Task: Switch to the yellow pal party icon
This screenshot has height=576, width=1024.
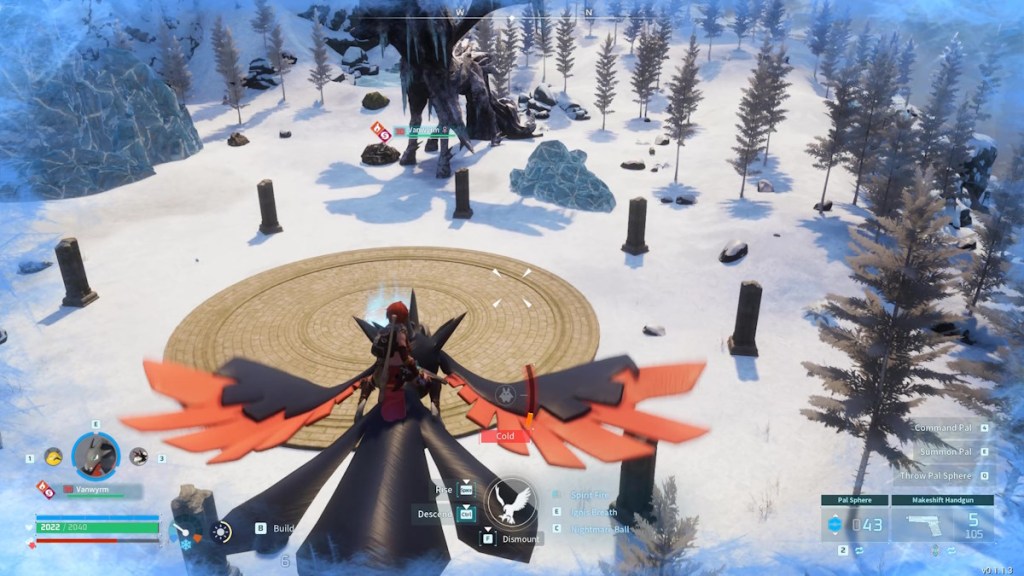Action: pos(53,457)
